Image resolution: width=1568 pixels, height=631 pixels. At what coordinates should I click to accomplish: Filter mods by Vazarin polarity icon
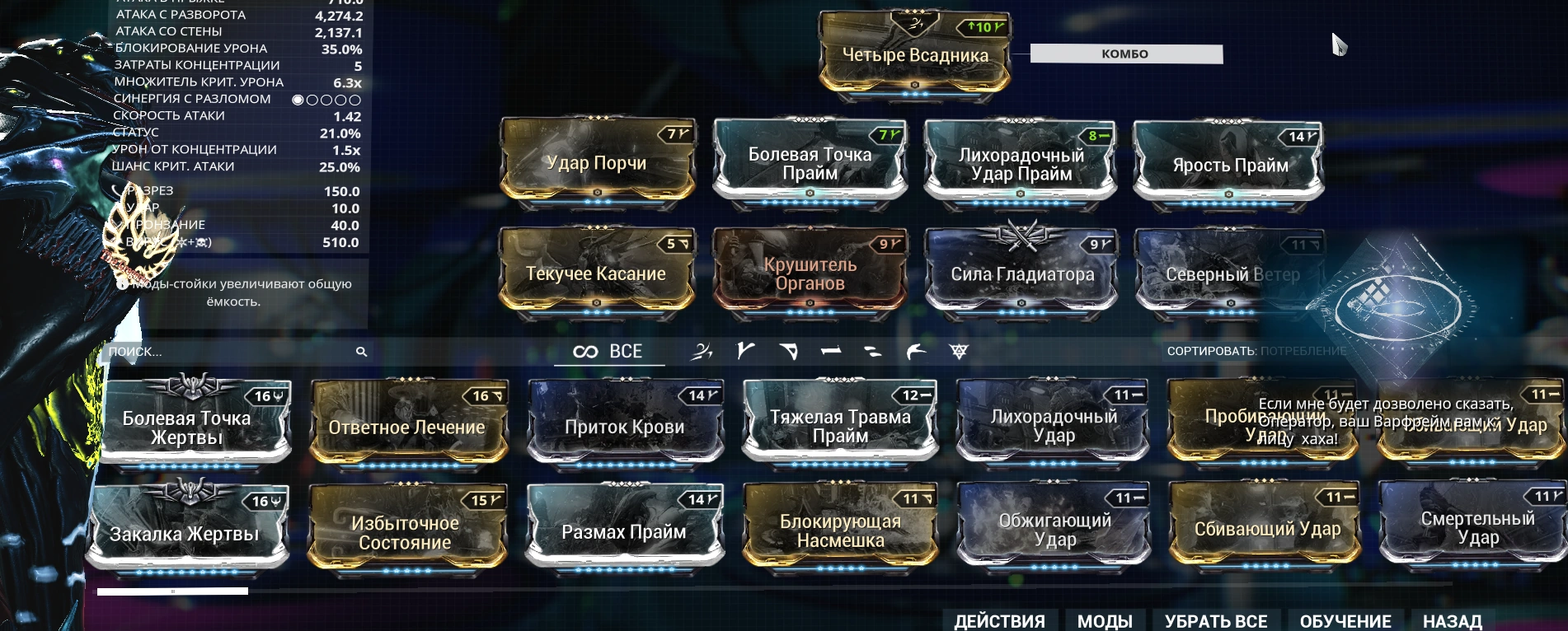[x=790, y=351]
